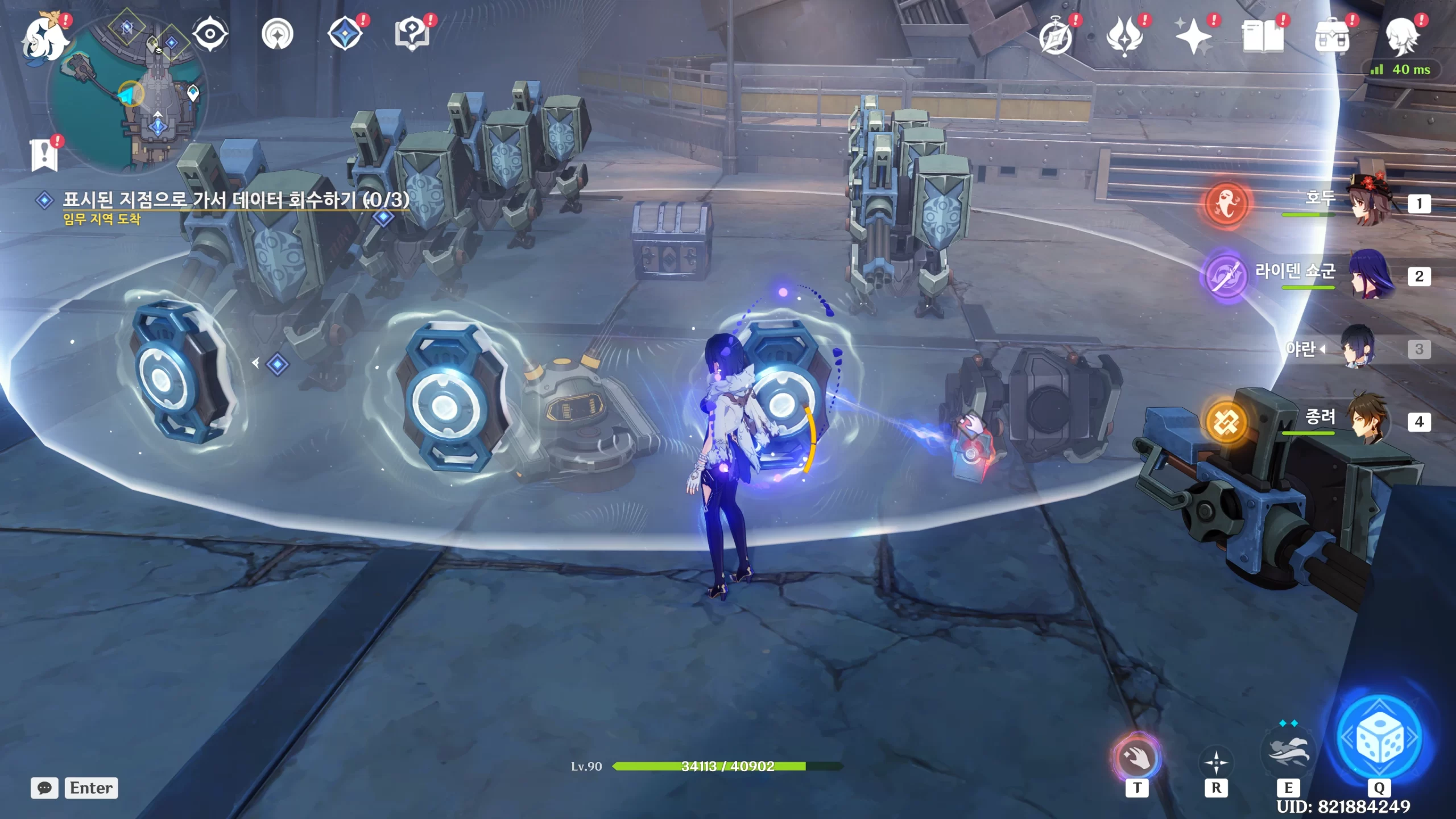The width and height of the screenshot is (1456, 819).
Task: Open the chat speech bubble button
Action: click(44, 788)
